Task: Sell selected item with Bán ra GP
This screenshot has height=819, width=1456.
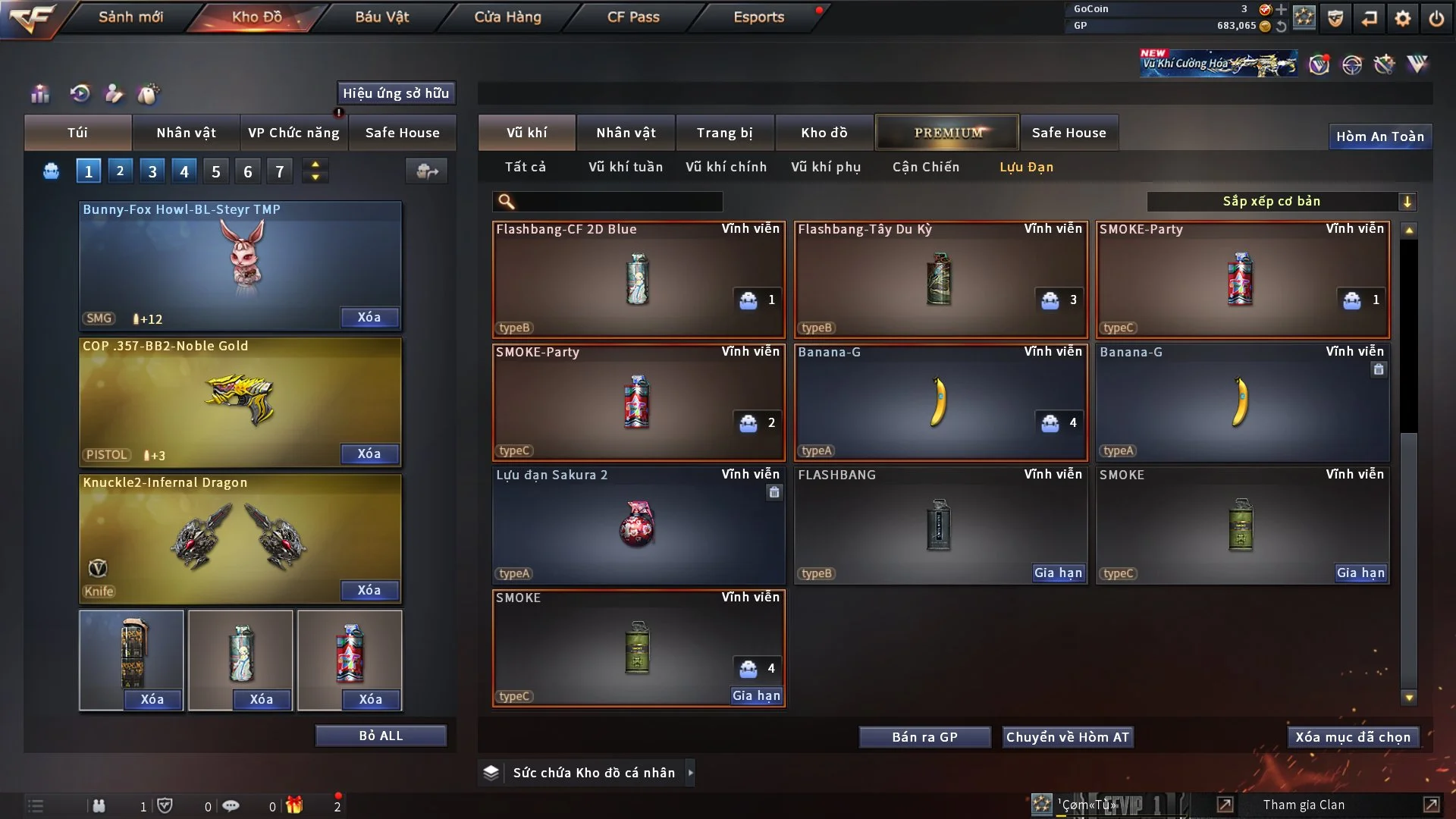Action: [x=924, y=737]
